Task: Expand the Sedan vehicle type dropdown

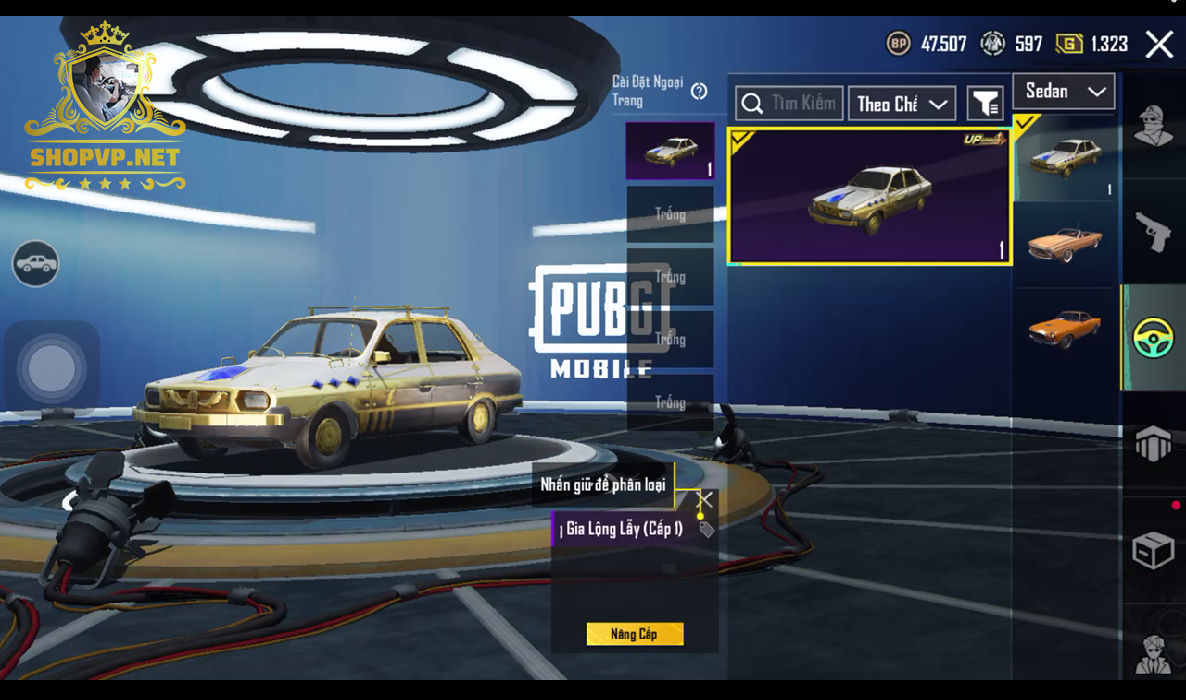Action: (1063, 91)
